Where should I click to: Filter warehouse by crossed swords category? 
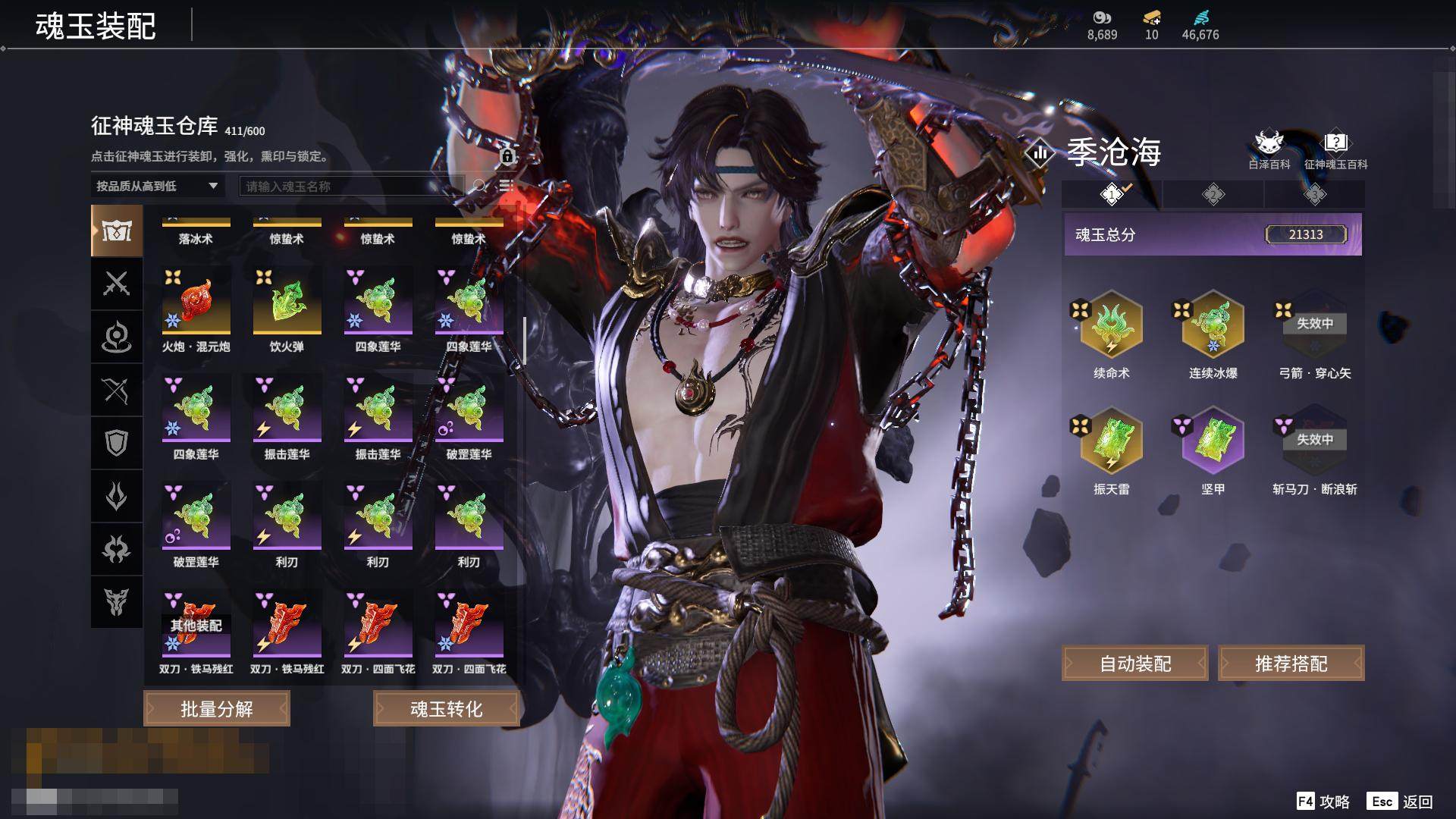click(x=116, y=284)
